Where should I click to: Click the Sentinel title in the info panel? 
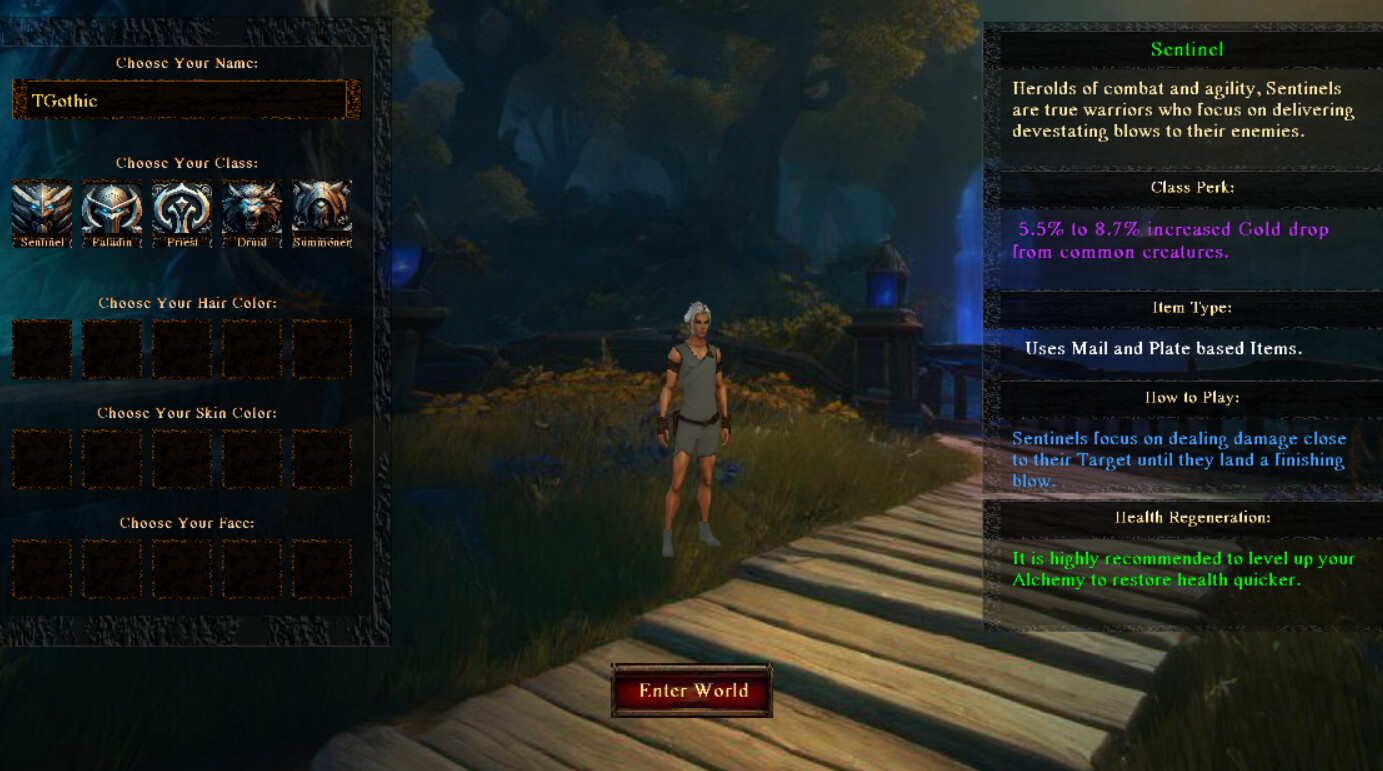(x=1188, y=48)
